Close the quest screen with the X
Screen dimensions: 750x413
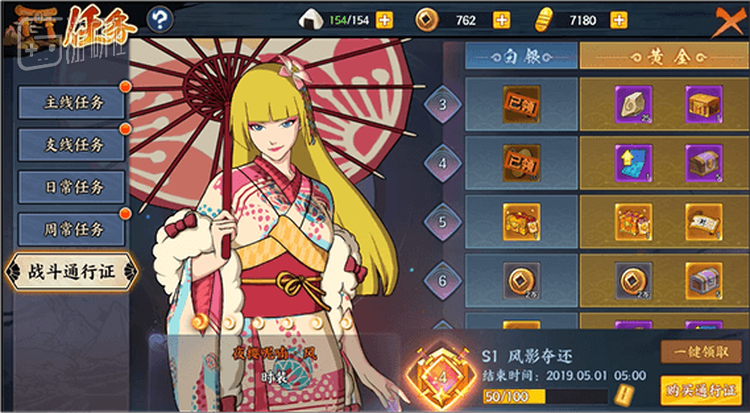pyautogui.click(x=729, y=19)
